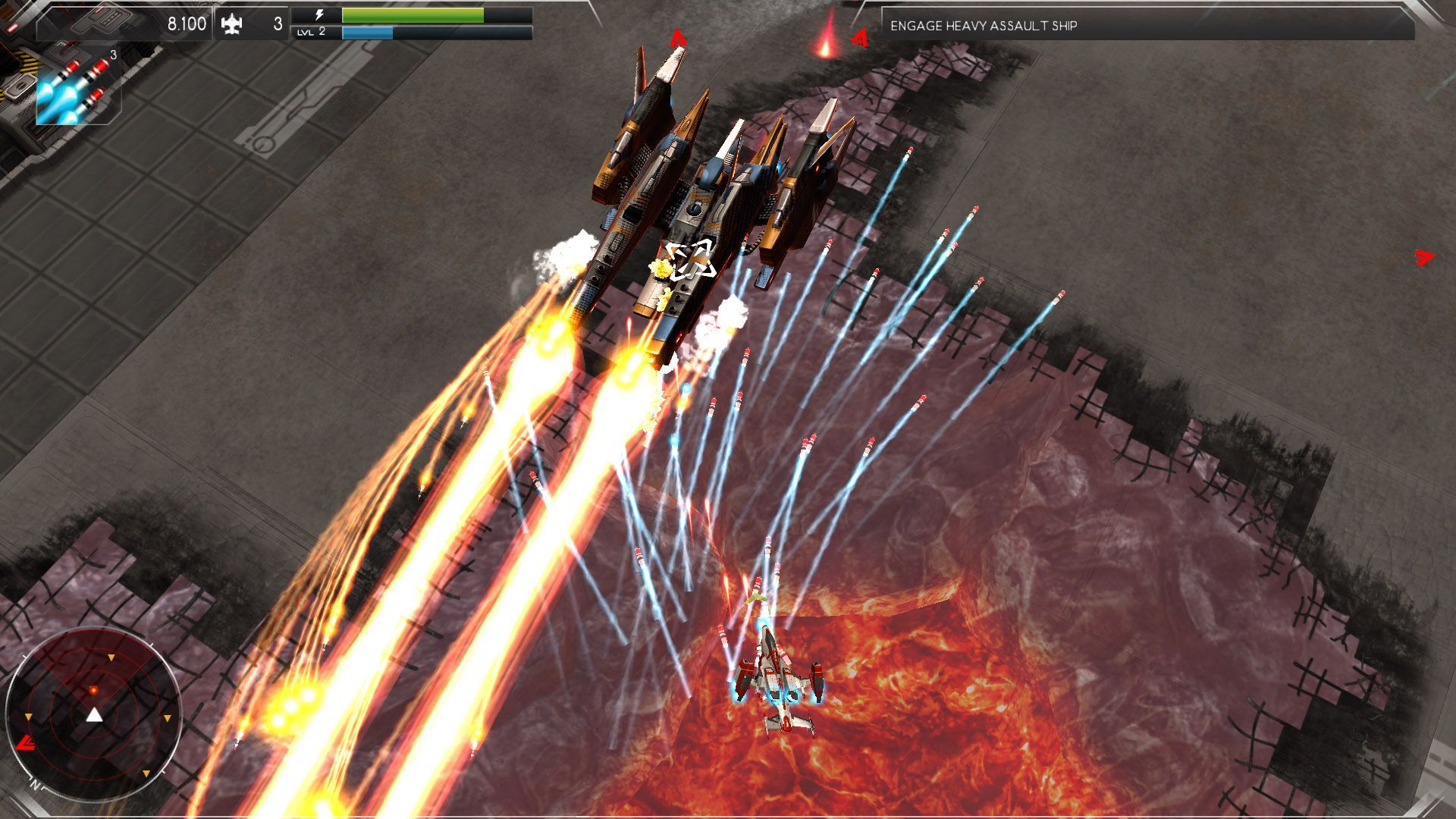Open the Engage Heavy Assault Ship objective tracker
This screenshot has height=819, width=1456.
1147,25
